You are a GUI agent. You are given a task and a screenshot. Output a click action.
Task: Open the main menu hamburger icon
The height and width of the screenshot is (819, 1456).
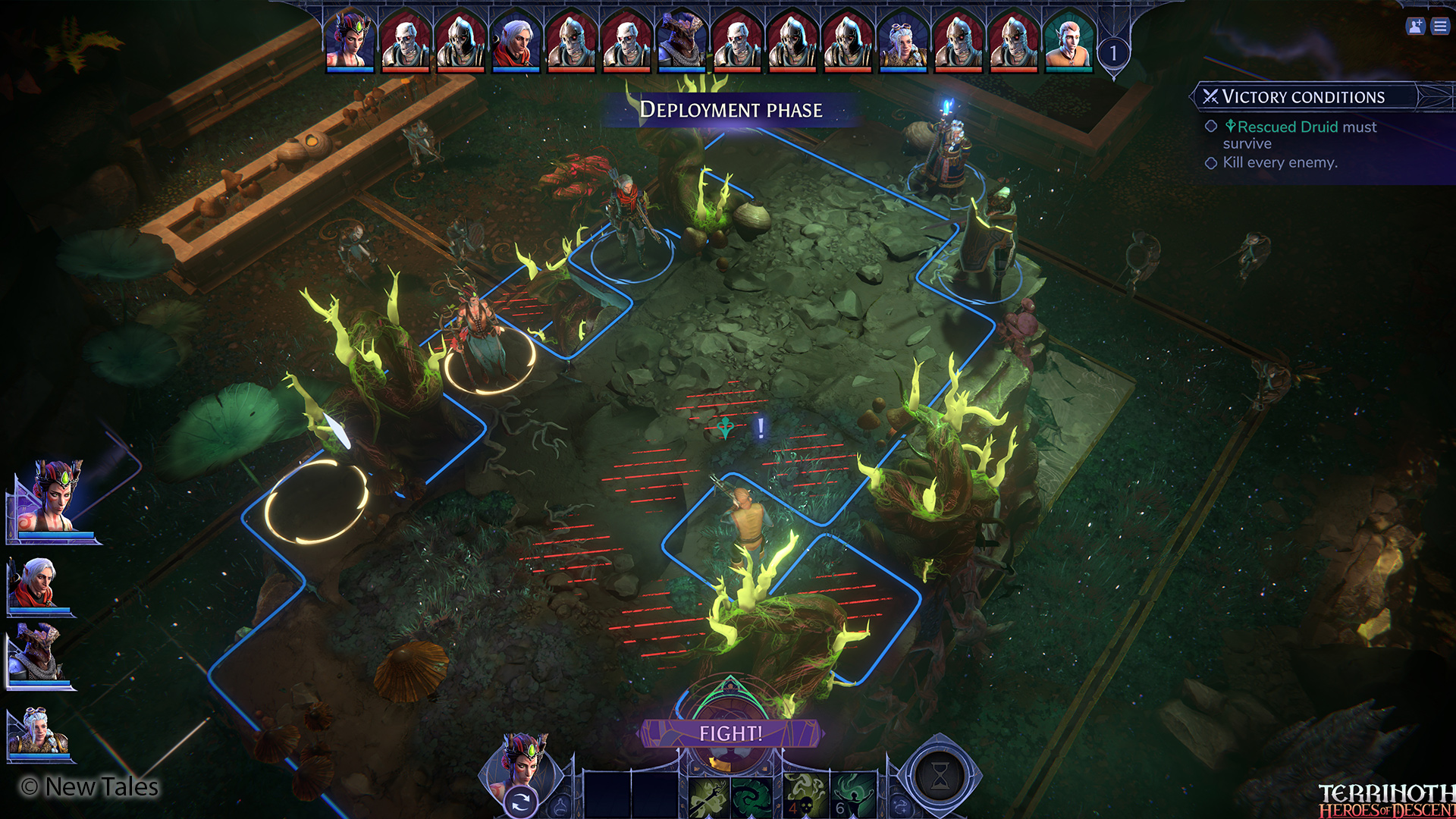[1440, 27]
